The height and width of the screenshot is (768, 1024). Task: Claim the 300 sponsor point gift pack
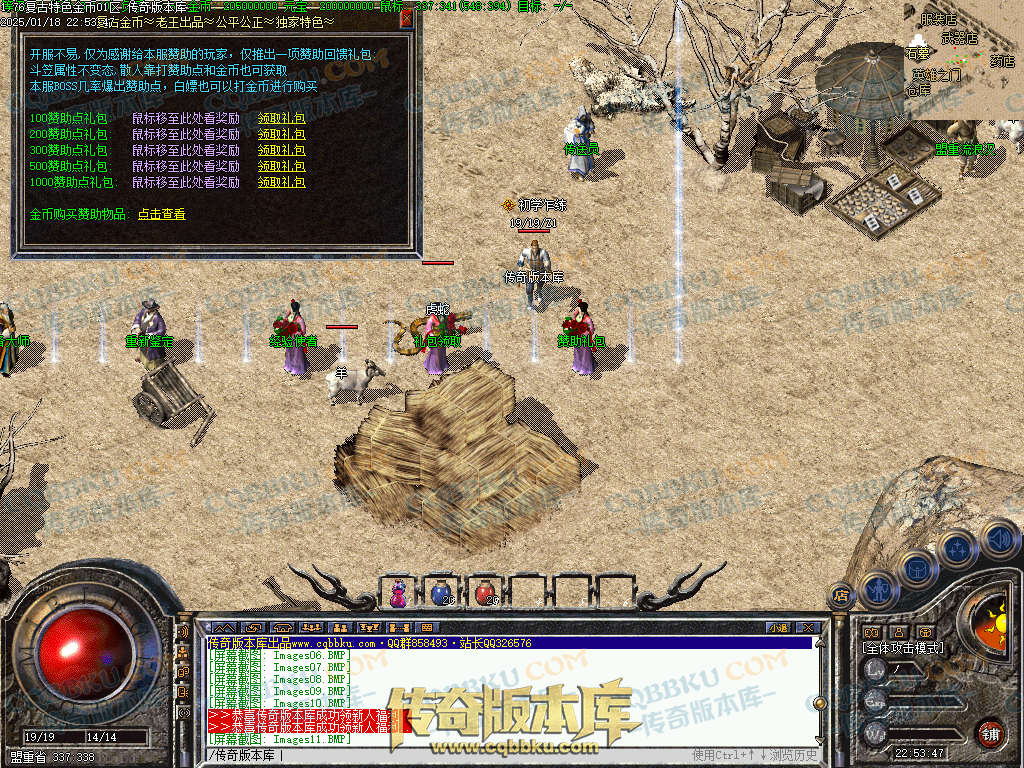pyautogui.click(x=281, y=150)
